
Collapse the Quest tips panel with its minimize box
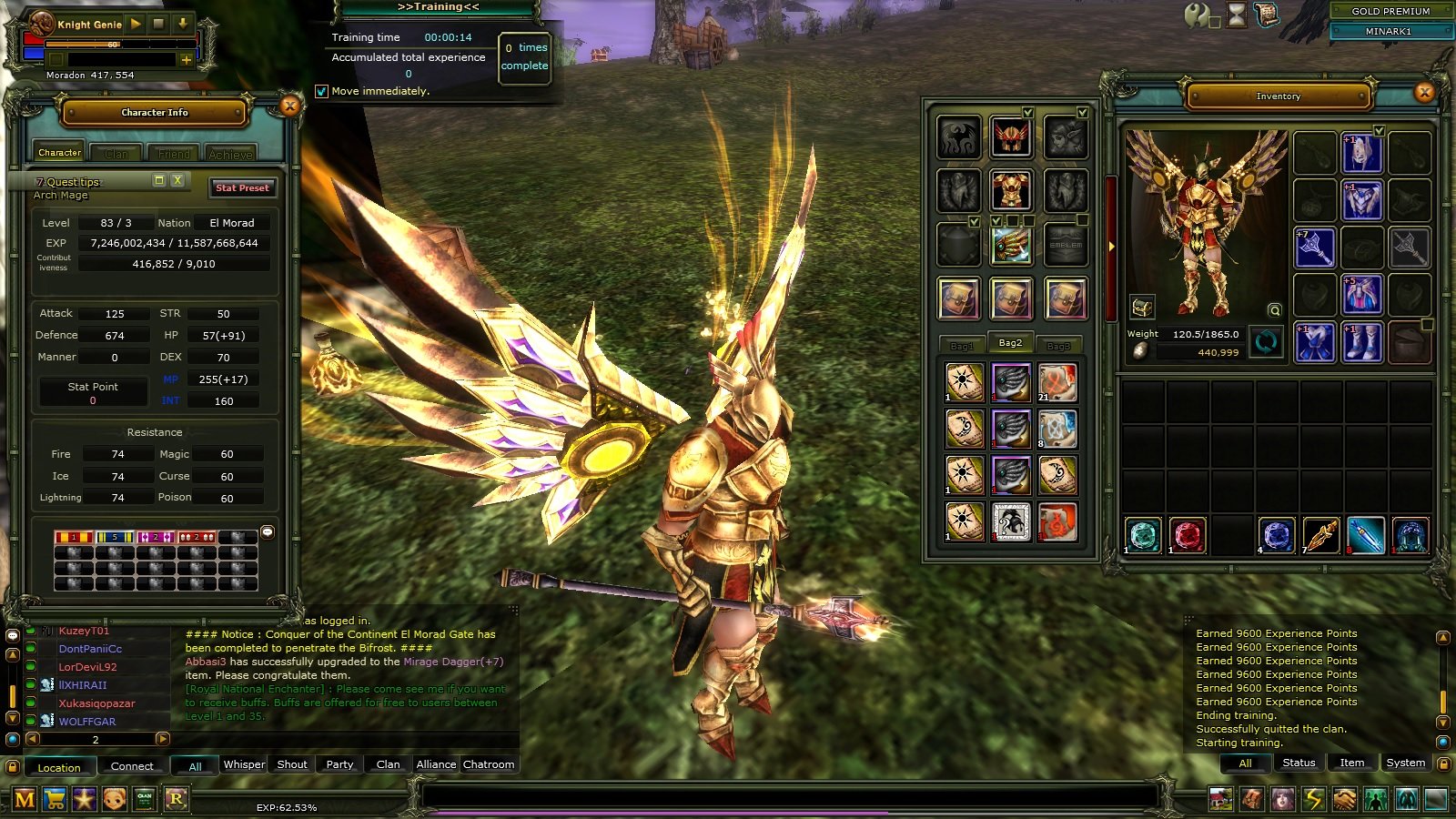click(x=161, y=181)
